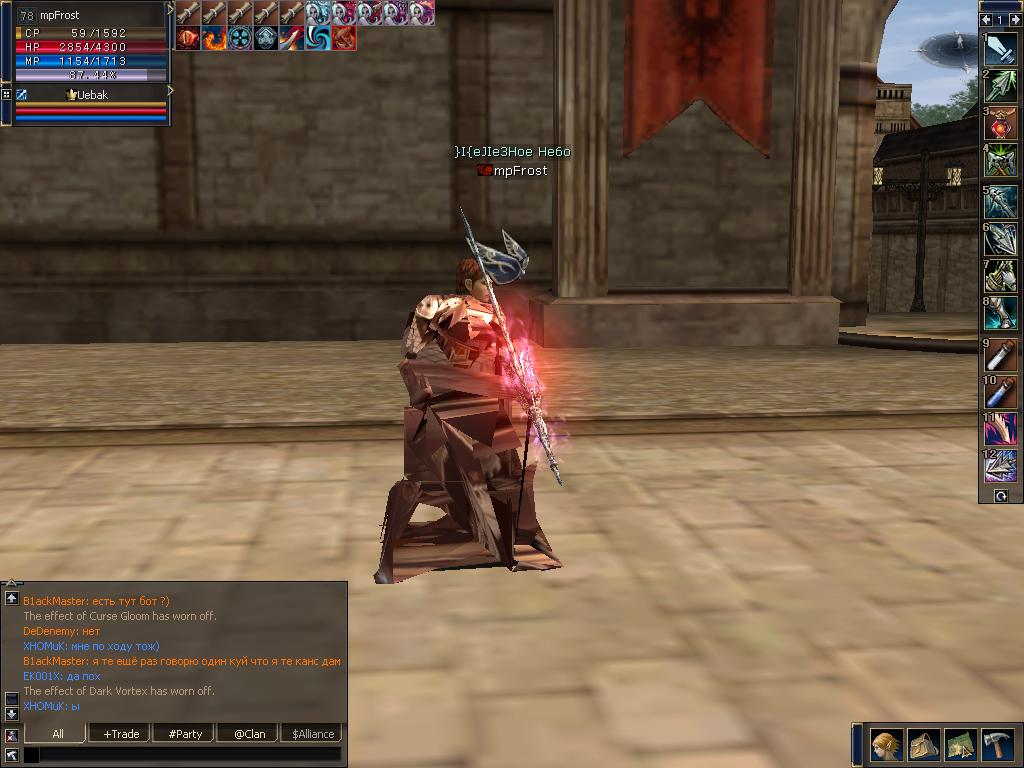Switch to the $Alliance chat tab
Viewport: 1024px width, 768px height.
[x=312, y=734]
